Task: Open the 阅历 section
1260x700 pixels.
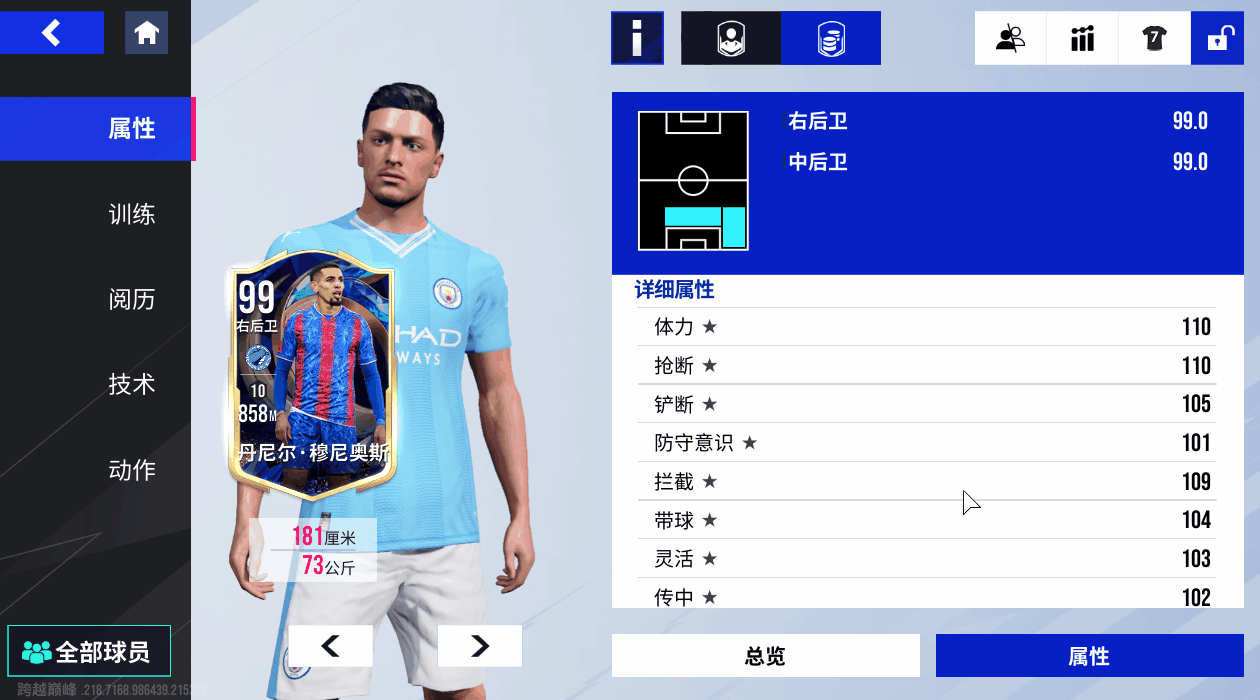Action: (131, 299)
